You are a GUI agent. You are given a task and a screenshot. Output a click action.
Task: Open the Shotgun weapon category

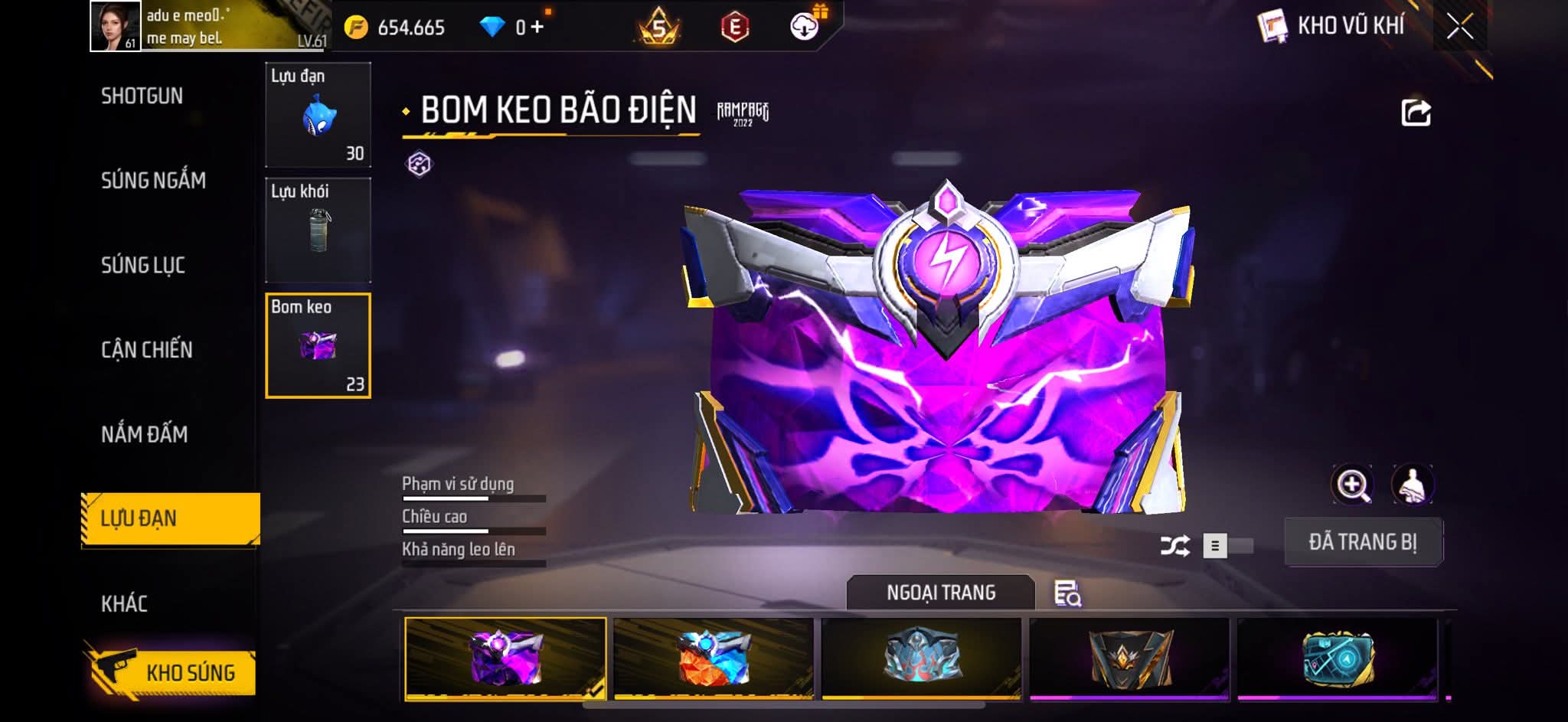click(142, 96)
